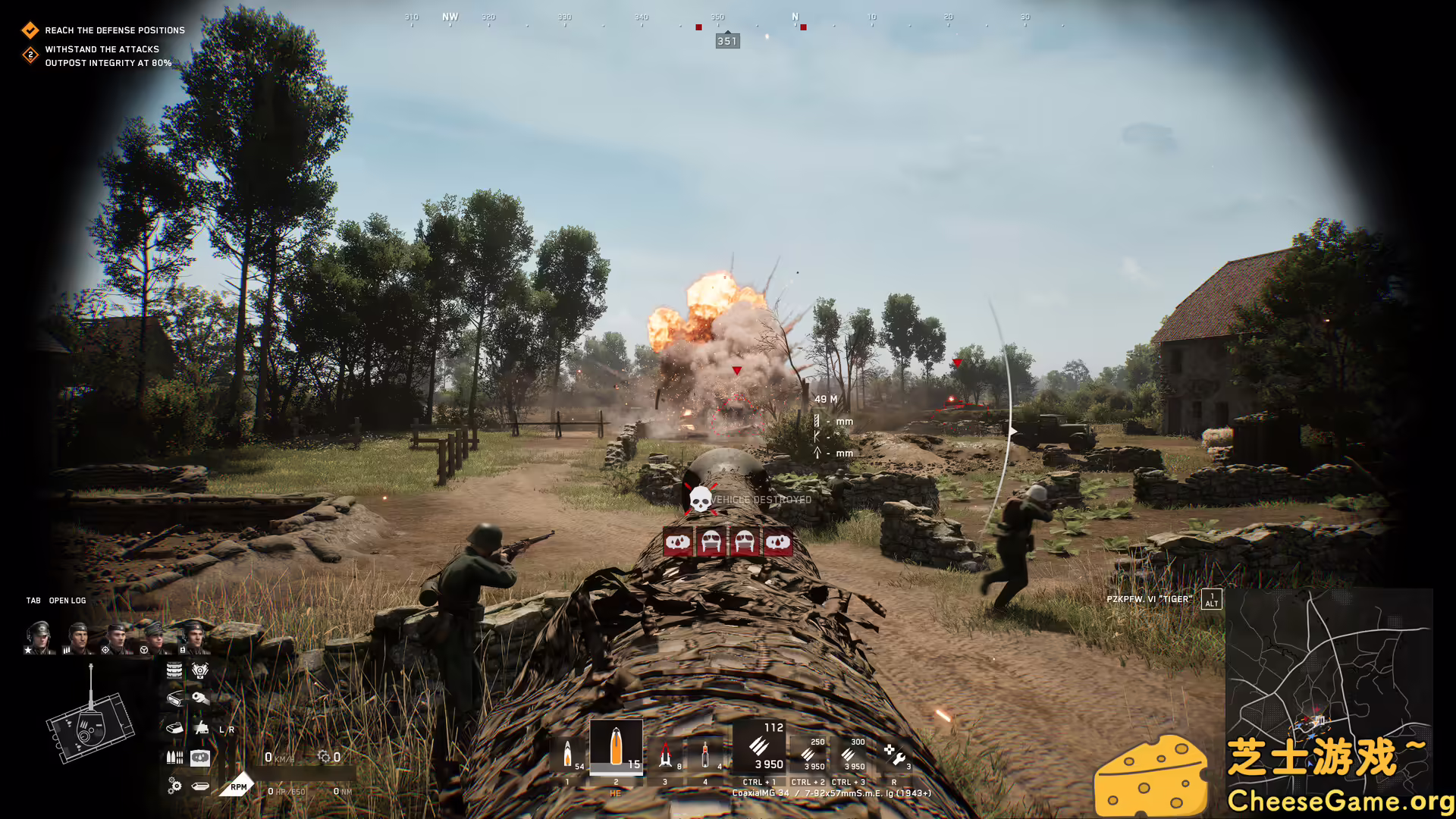Viewport: 1456px width, 819px height.
Task: Click the fuel tank icon on damage panel
Action: click(x=200, y=758)
